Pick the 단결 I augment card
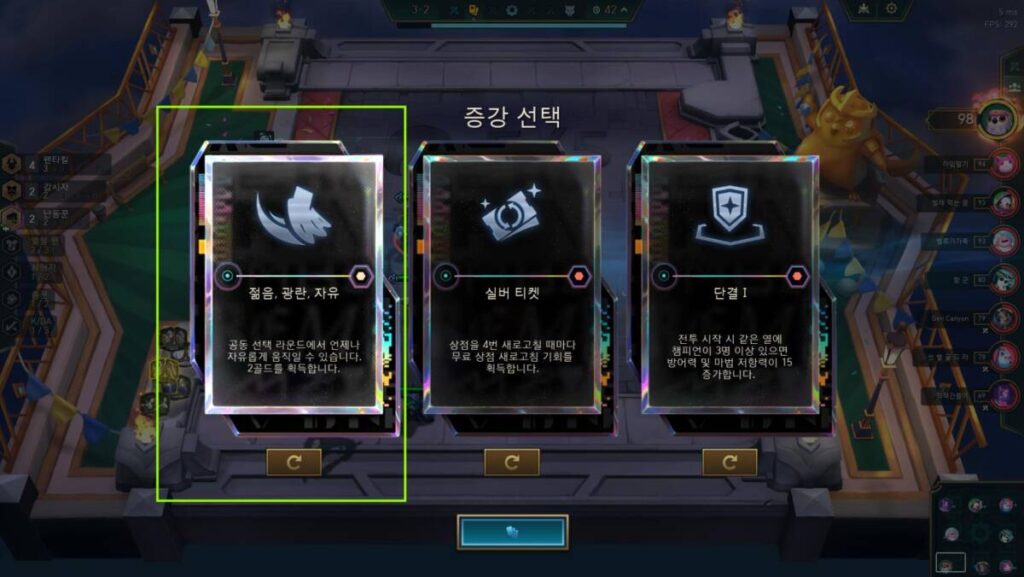The image size is (1024, 577). (729, 285)
